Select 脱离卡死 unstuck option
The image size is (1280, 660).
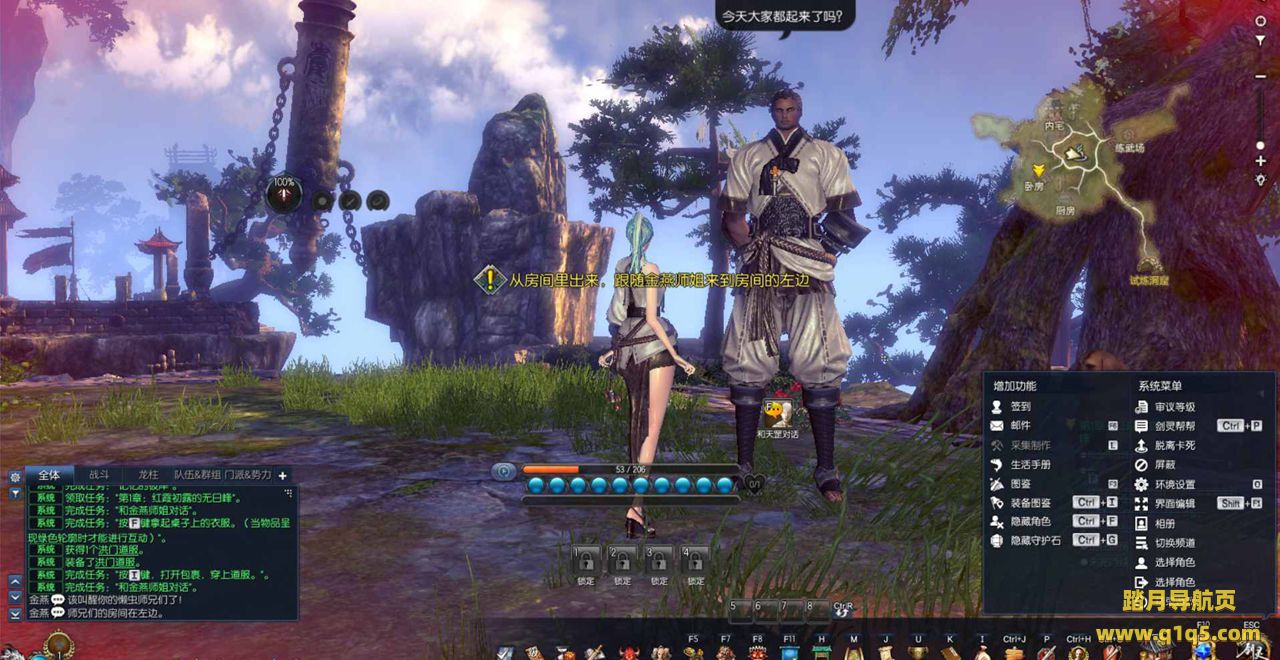(1174, 445)
